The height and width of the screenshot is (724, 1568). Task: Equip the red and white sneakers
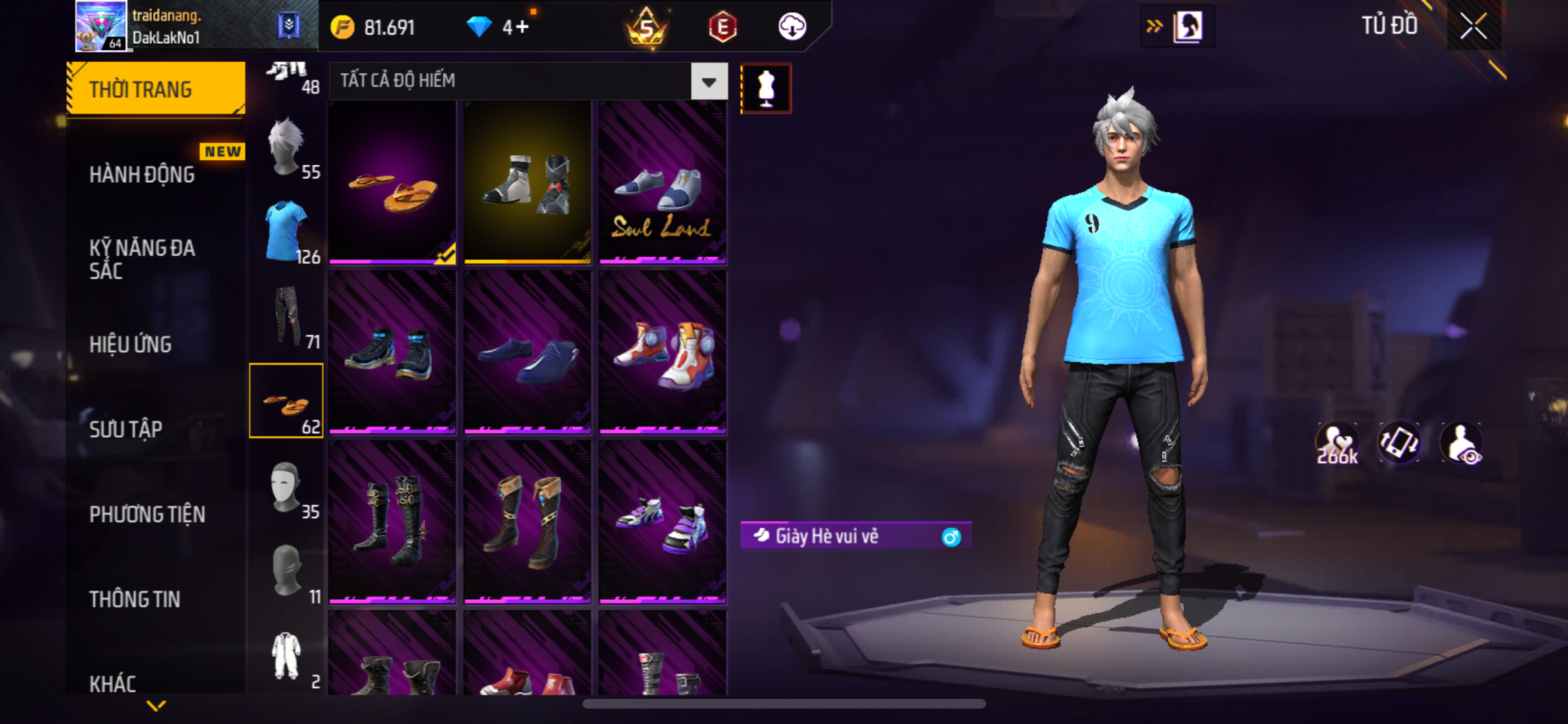pyautogui.click(x=662, y=353)
